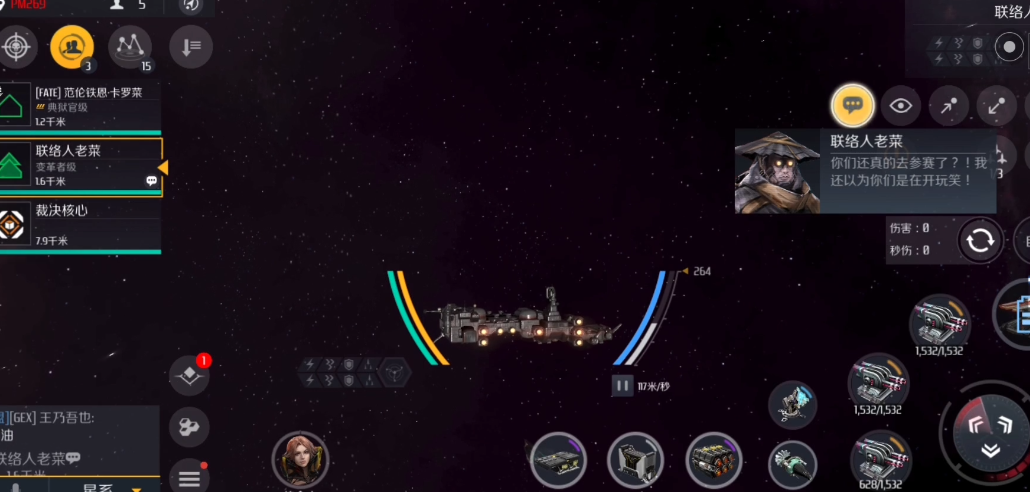Switch to the yellow friendly-pilots overview tab
This screenshot has width=1030, height=492.
[71, 45]
